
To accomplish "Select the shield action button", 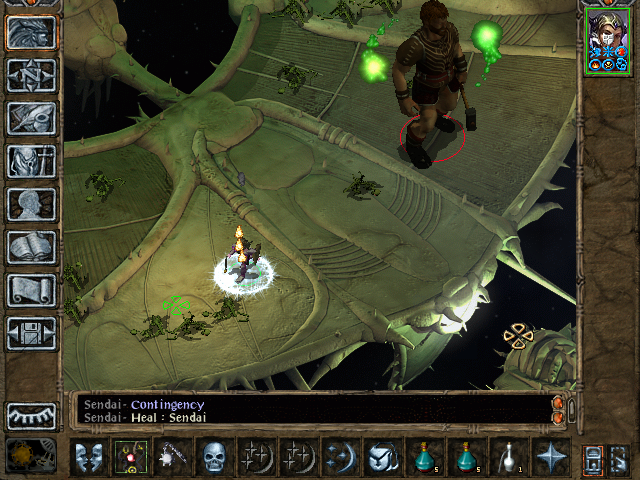I will (382, 458).
